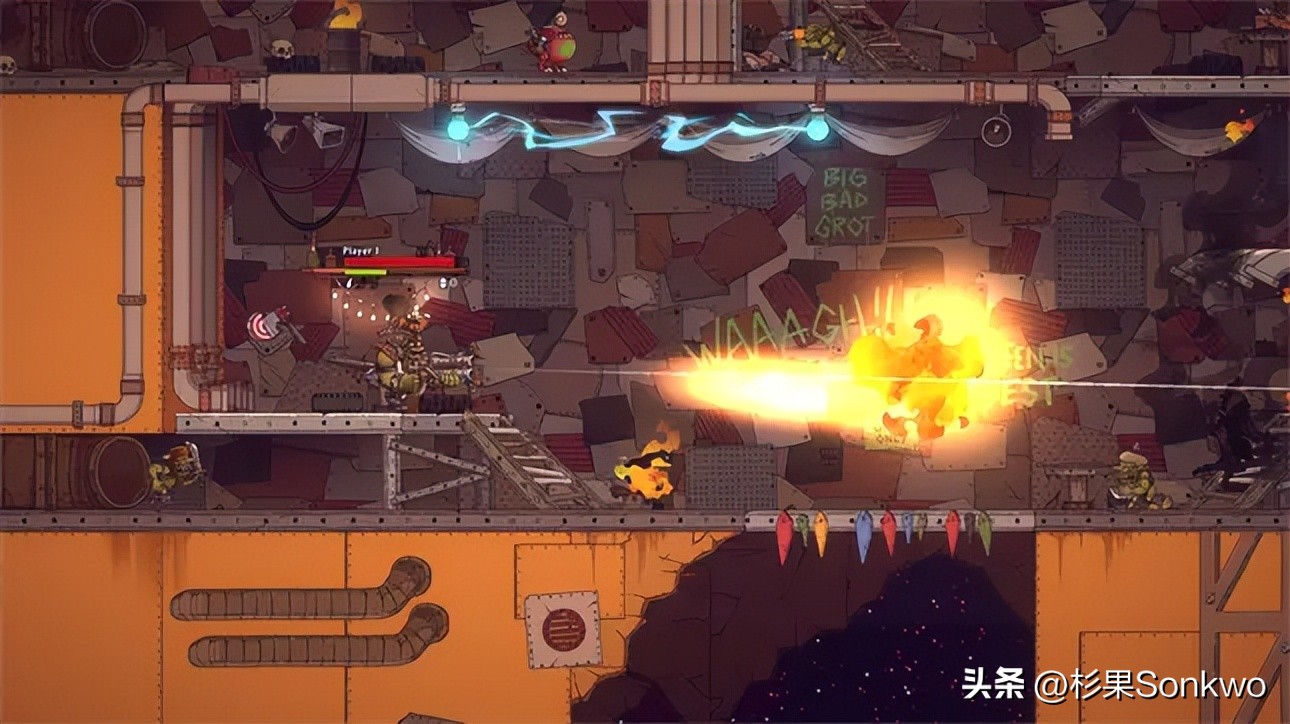The image size is (1290, 724).
Task: Click the WAAAGH!! graffiti text on the wall
Action: click(x=790, y=330)
